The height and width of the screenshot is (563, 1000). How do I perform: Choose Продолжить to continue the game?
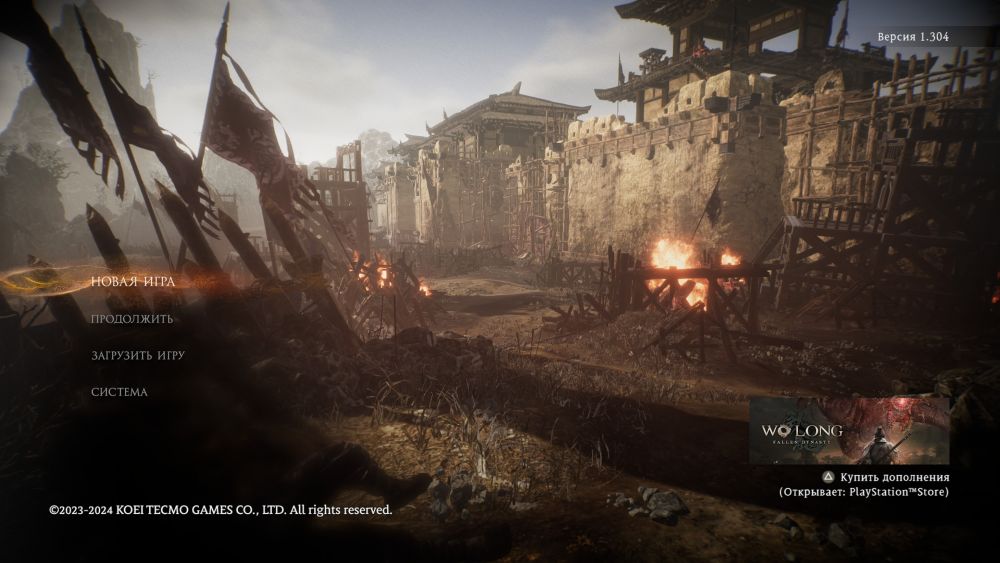[132, 319]
